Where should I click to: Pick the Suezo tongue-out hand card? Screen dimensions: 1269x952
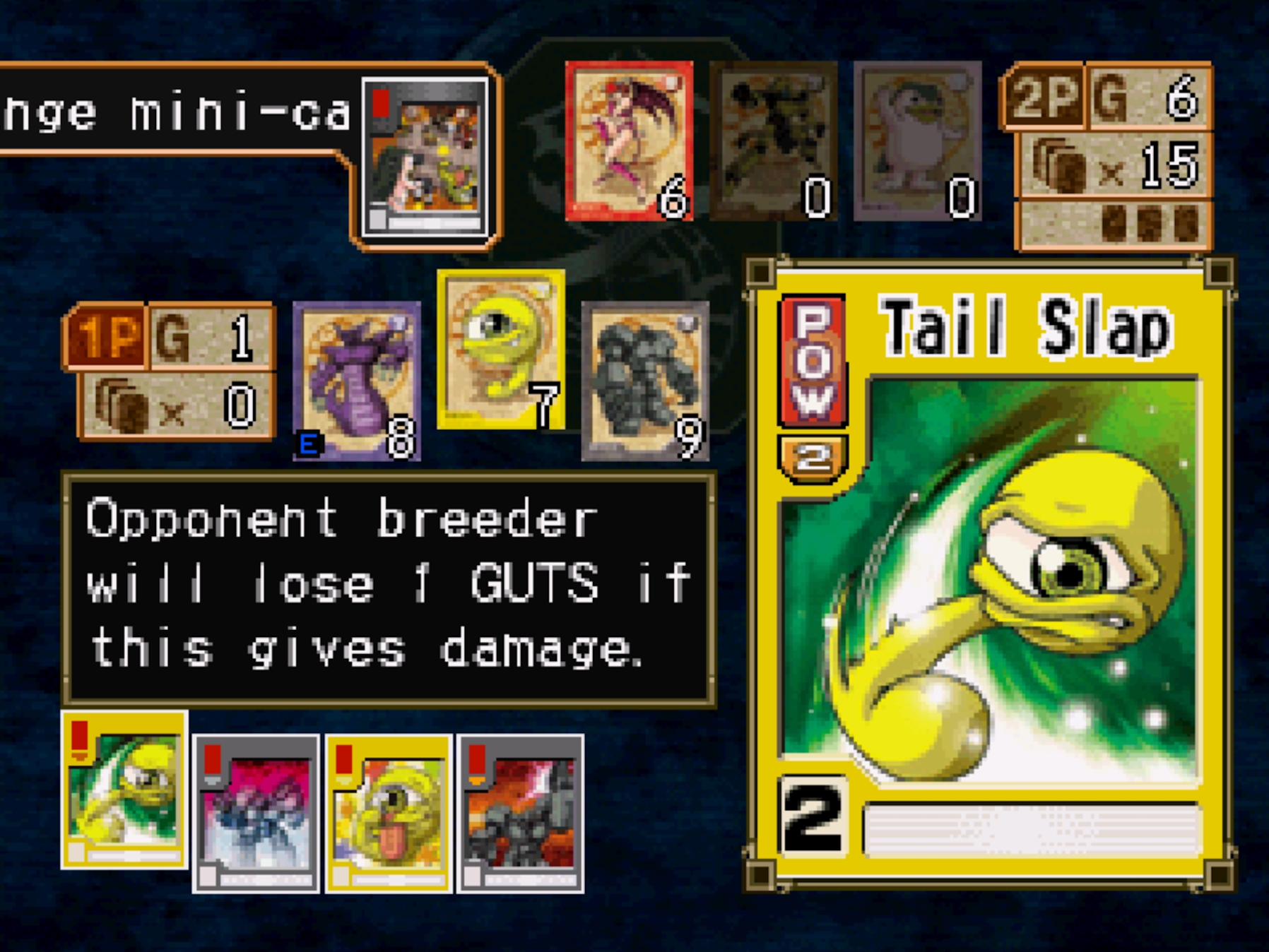pyautogui.click(x=388, y=814)
